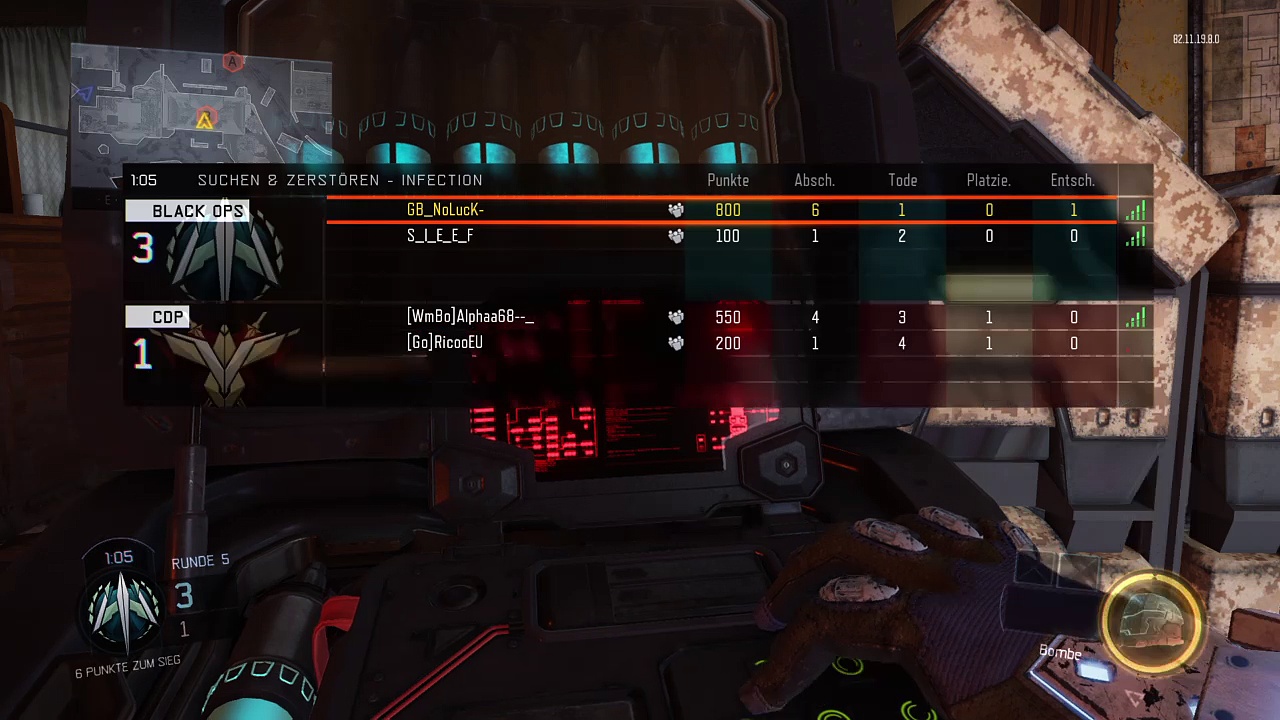Click the Entsch. column header
Image resolution: width=1280 pixels, height=720 pixels.
click(x=1073, y=181)
